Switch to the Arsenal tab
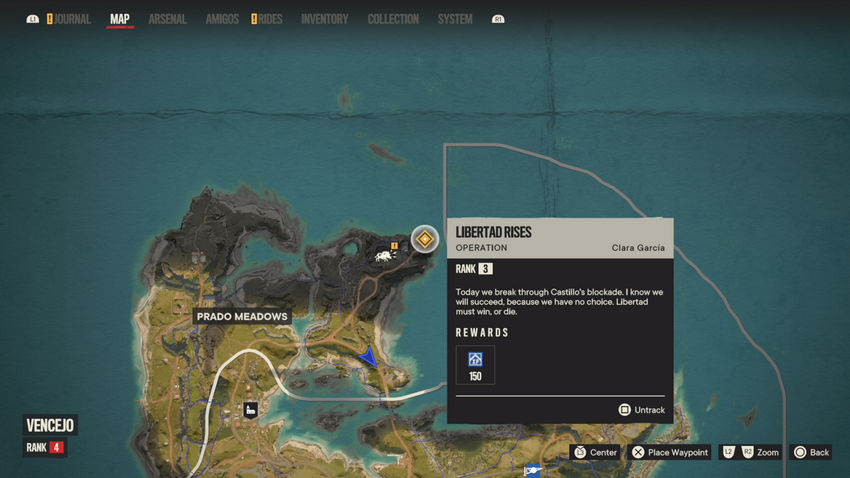 click(x=167, y=19)
